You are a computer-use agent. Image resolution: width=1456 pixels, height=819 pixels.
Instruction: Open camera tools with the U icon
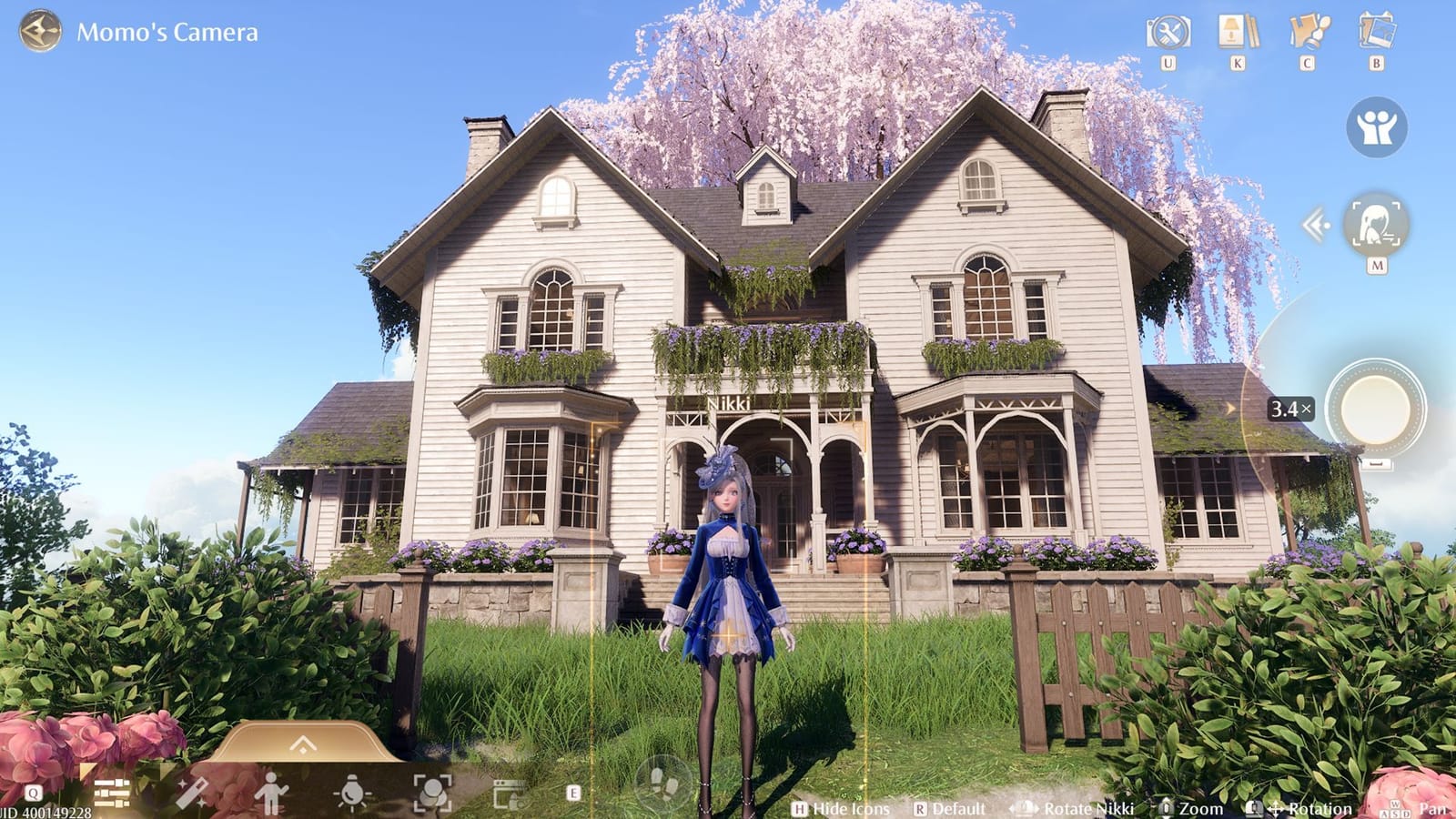[1169, 32]
